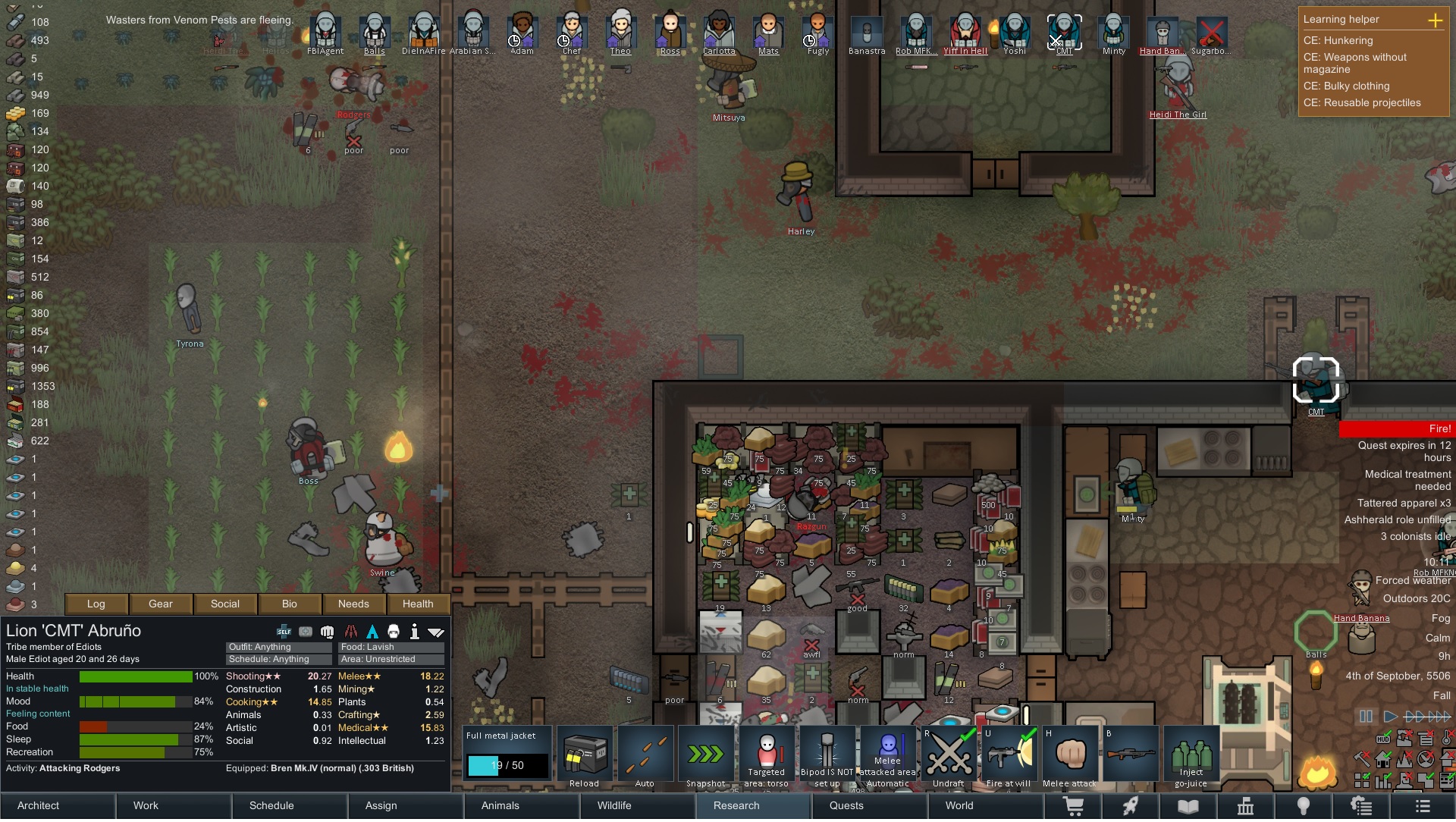1456x822 pixels.
Task: Open the Architect menu
Action: pyautogui.click(x=39, y=805)
